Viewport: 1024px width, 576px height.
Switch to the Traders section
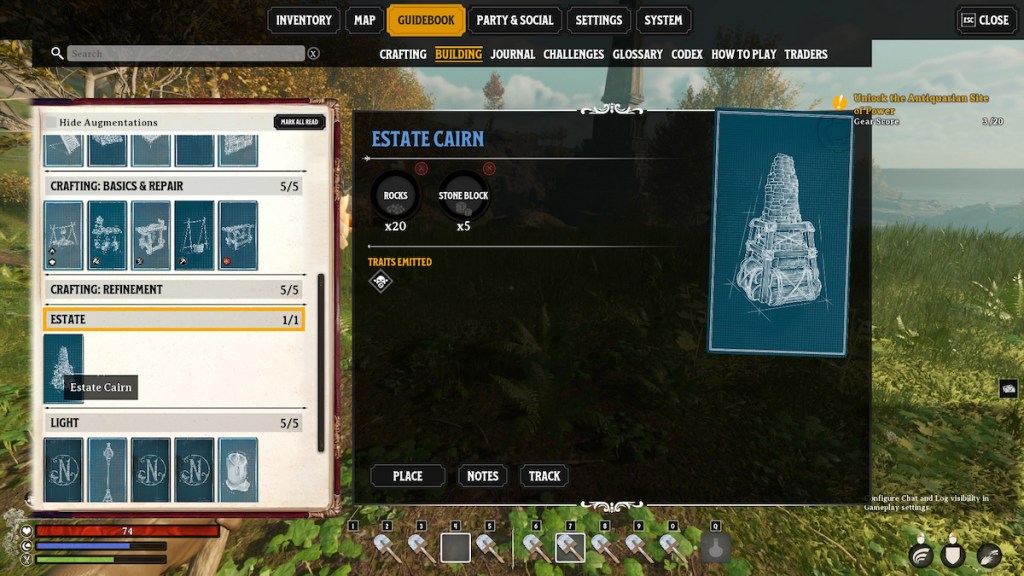click(806, 54)
